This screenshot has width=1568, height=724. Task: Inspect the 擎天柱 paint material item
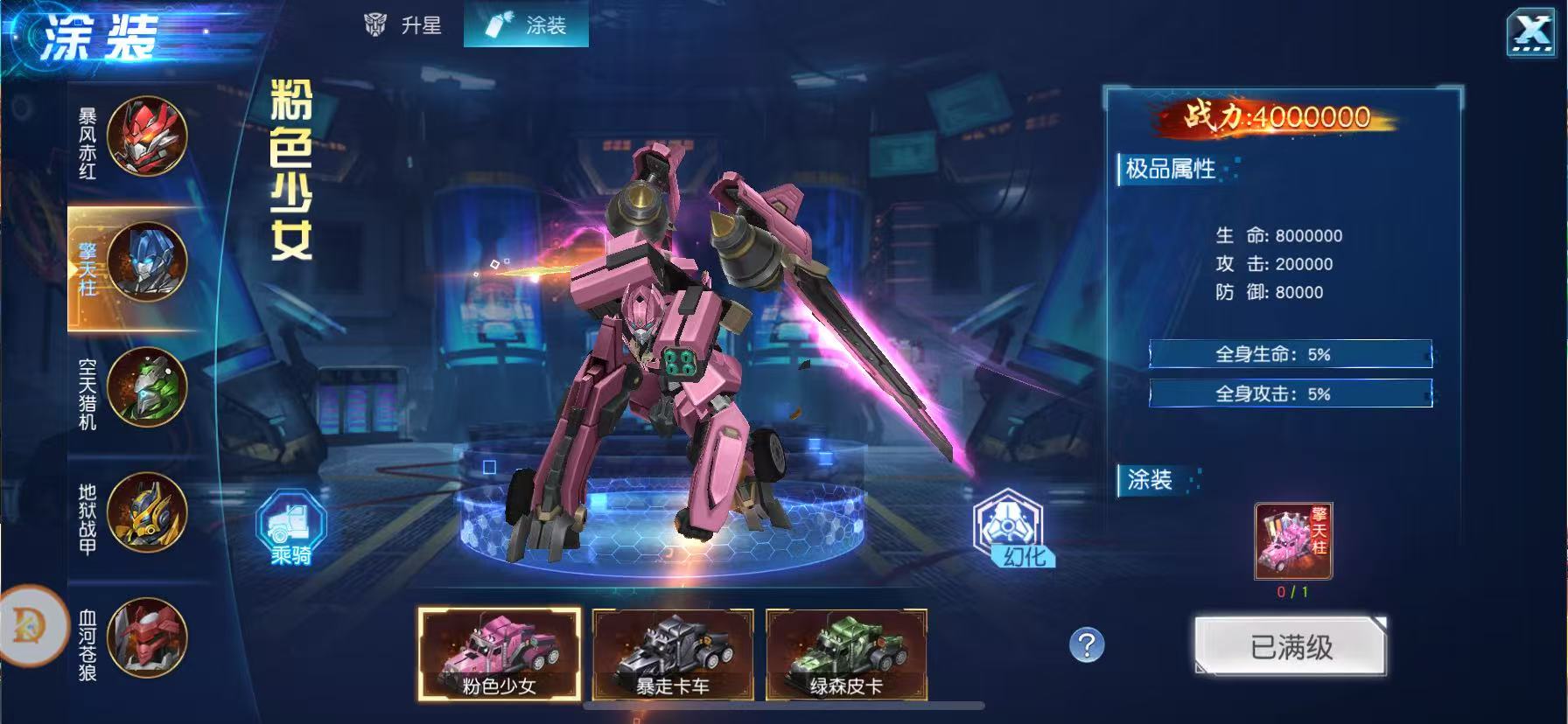[x=1293, y=541]
